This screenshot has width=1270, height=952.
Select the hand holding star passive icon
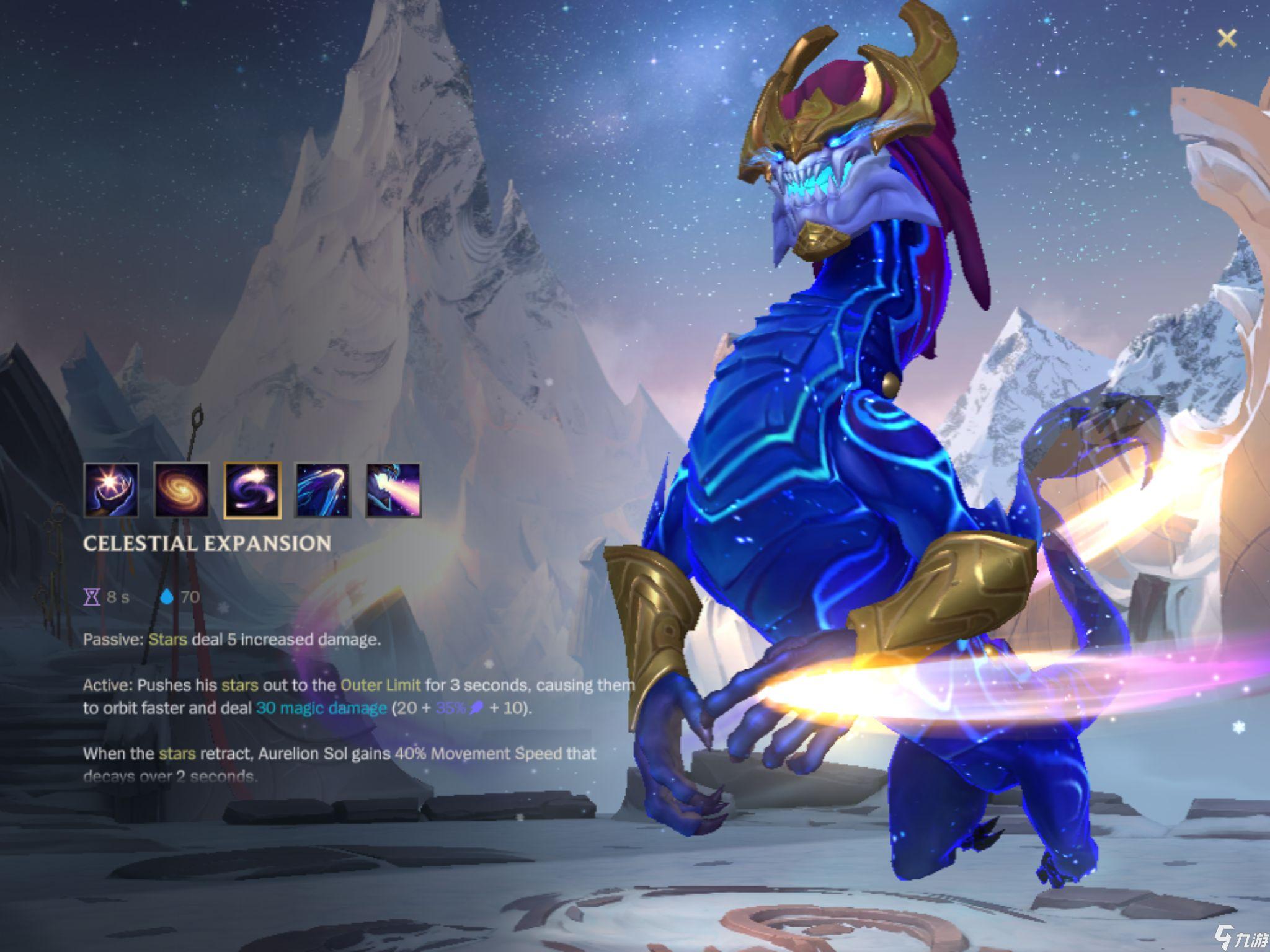(x=111, y=490)
